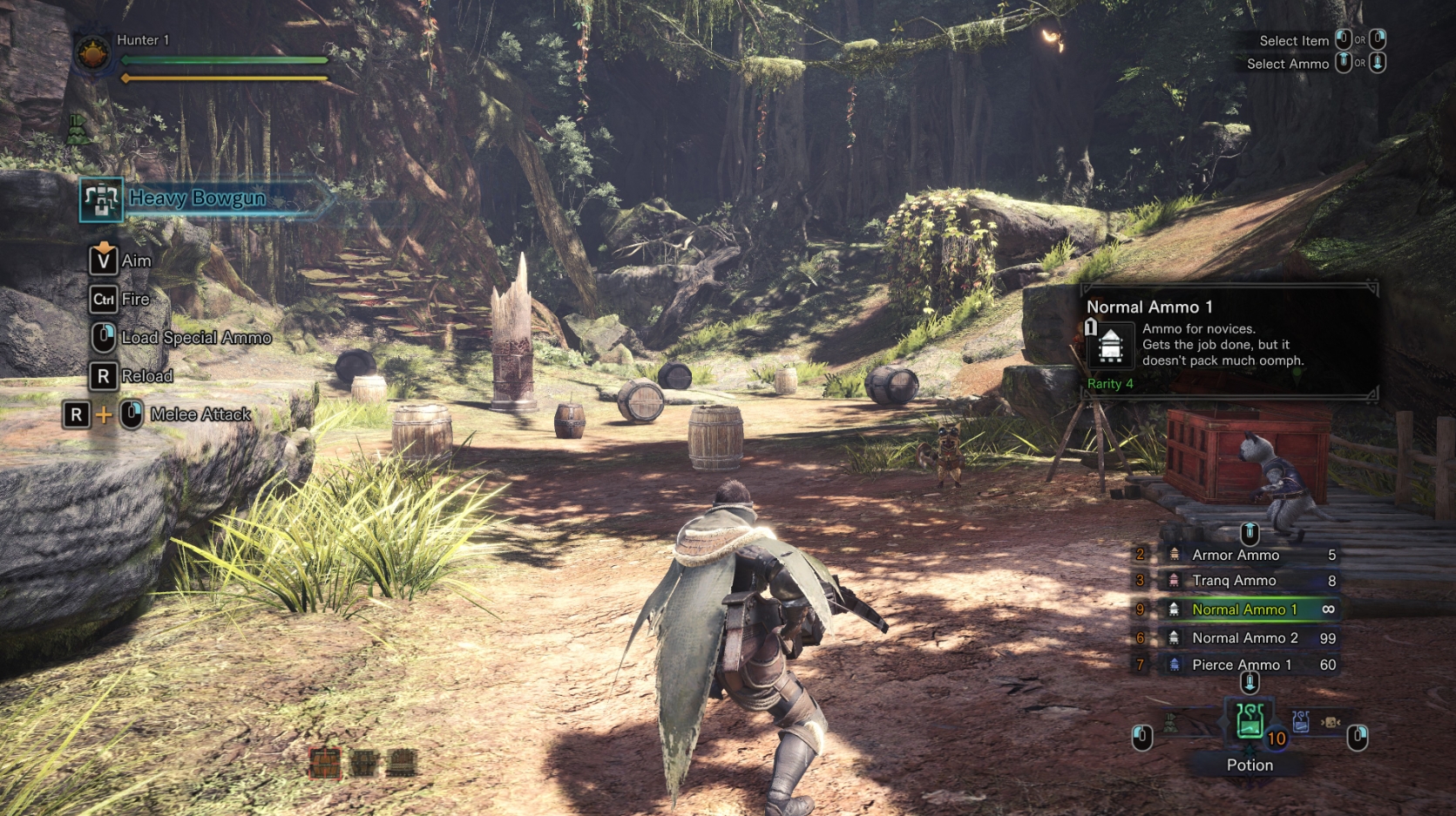The width and height of the screenshot is (1456, 816).
Task: Select the Tranq Ammo icon
Action: coord(1172,580)
